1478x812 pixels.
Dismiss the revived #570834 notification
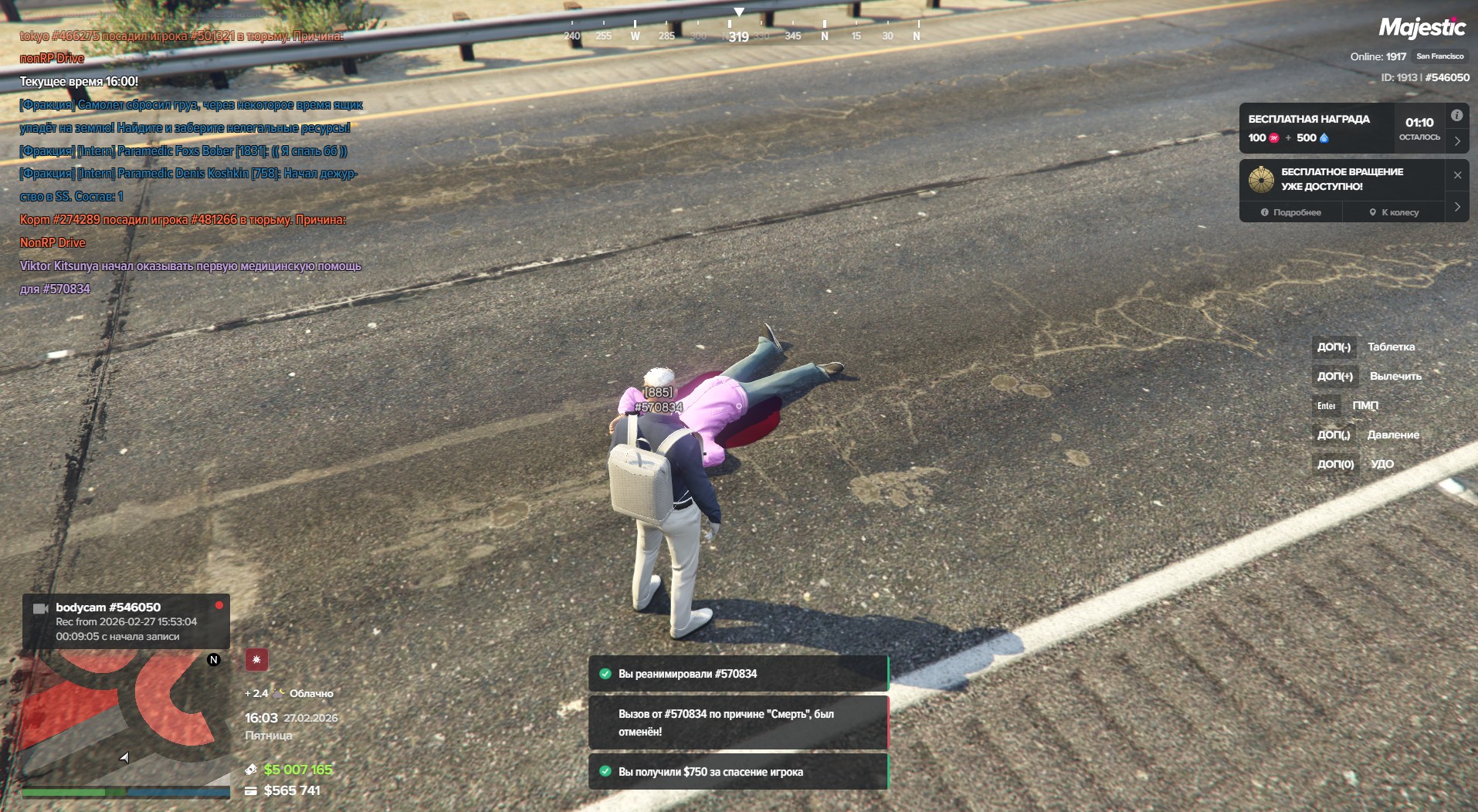tap(738, 674)
